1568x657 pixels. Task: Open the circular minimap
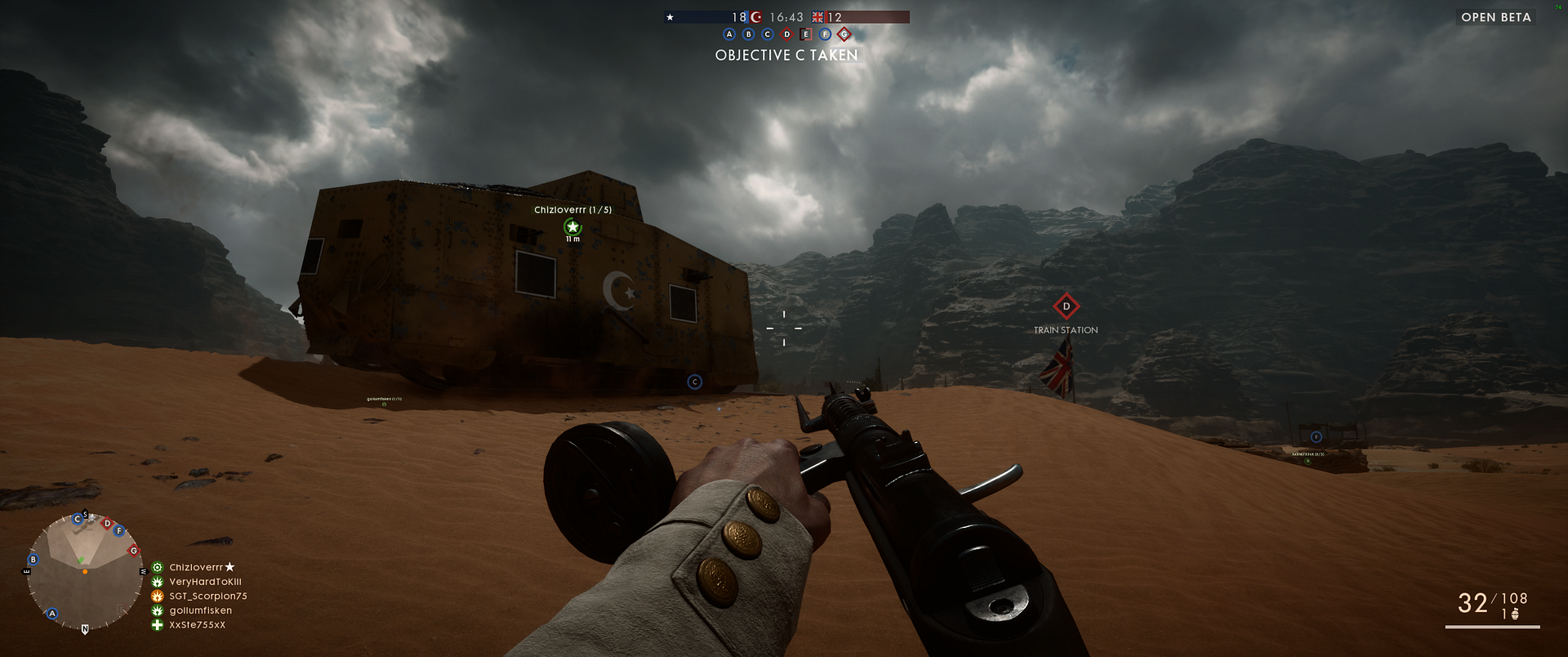pos(85,572)
